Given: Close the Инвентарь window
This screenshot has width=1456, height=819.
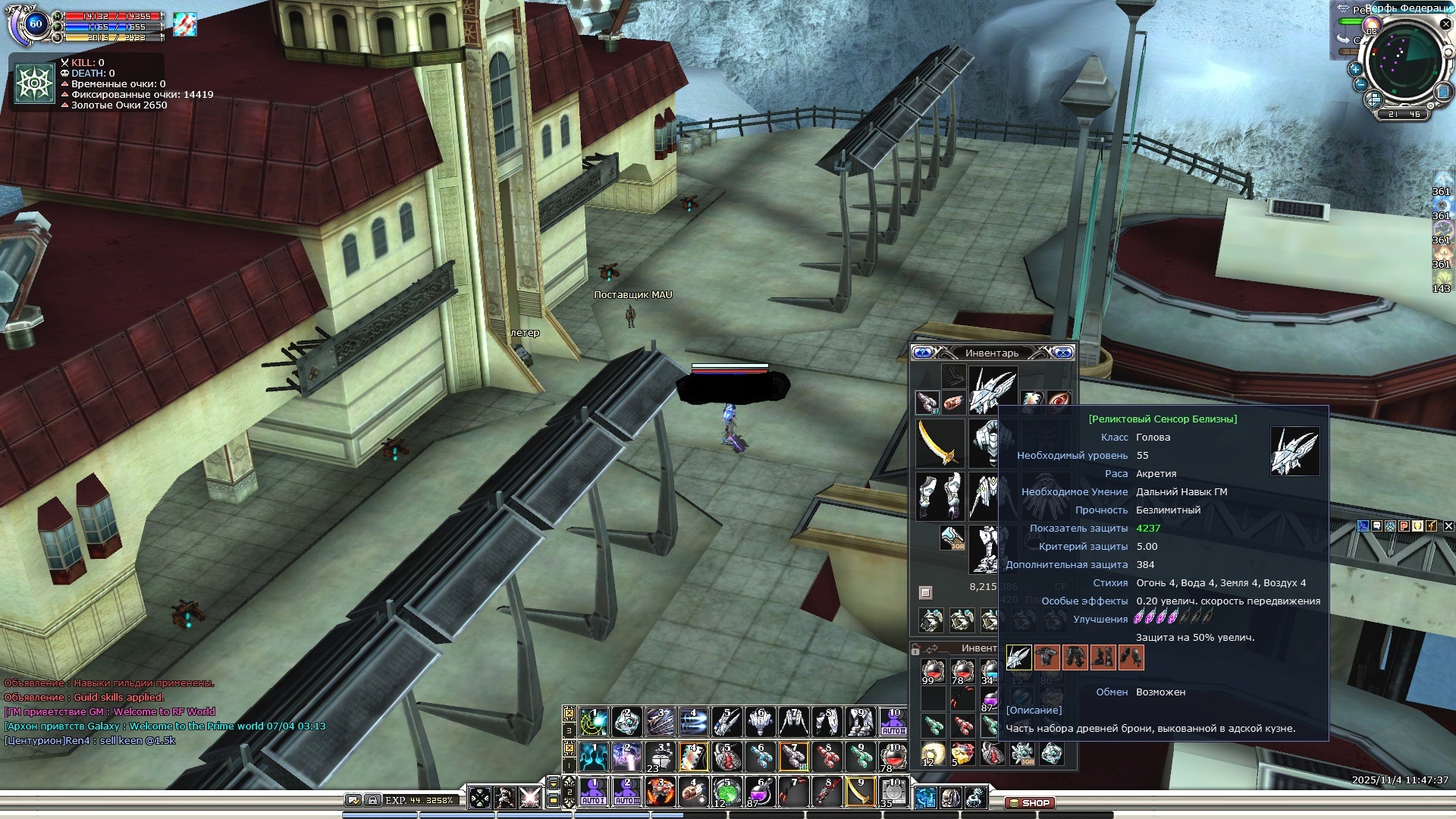Looking at the screenshot, I should tap(1063, 353).
